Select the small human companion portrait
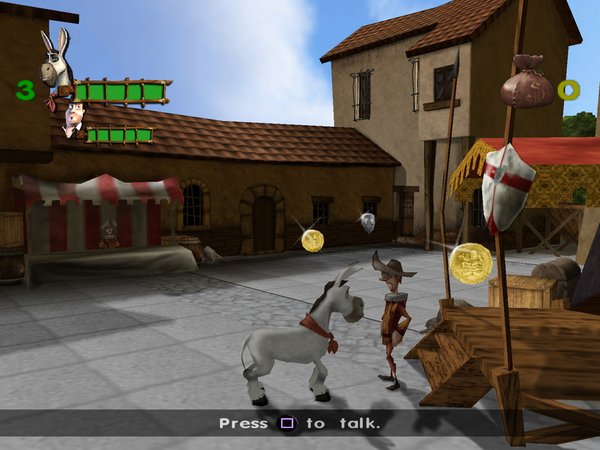Image resolution: width=600 pixels, height=450 pixels. 72,121
